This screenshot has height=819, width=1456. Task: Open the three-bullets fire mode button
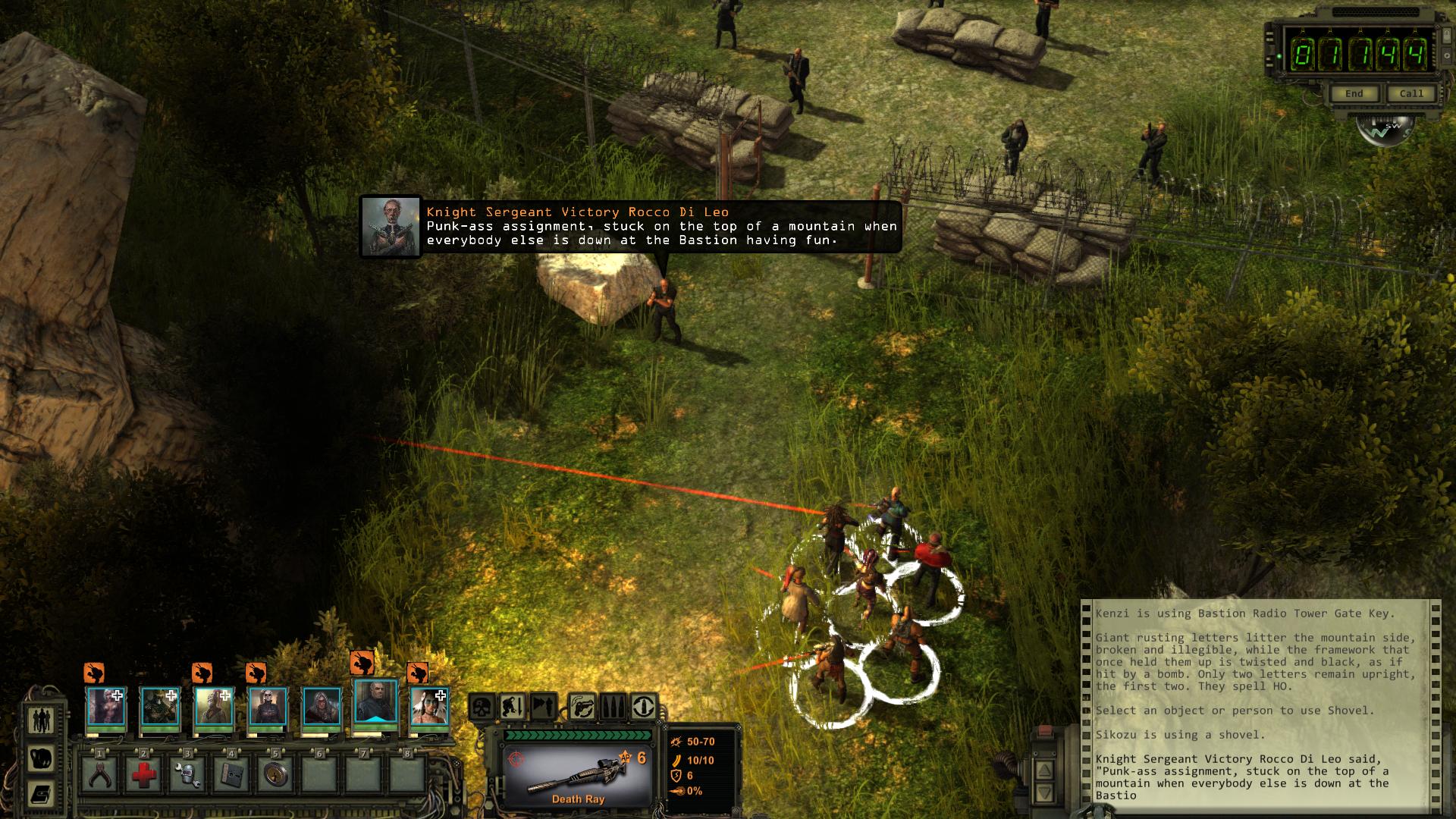(x=613, y=708)
